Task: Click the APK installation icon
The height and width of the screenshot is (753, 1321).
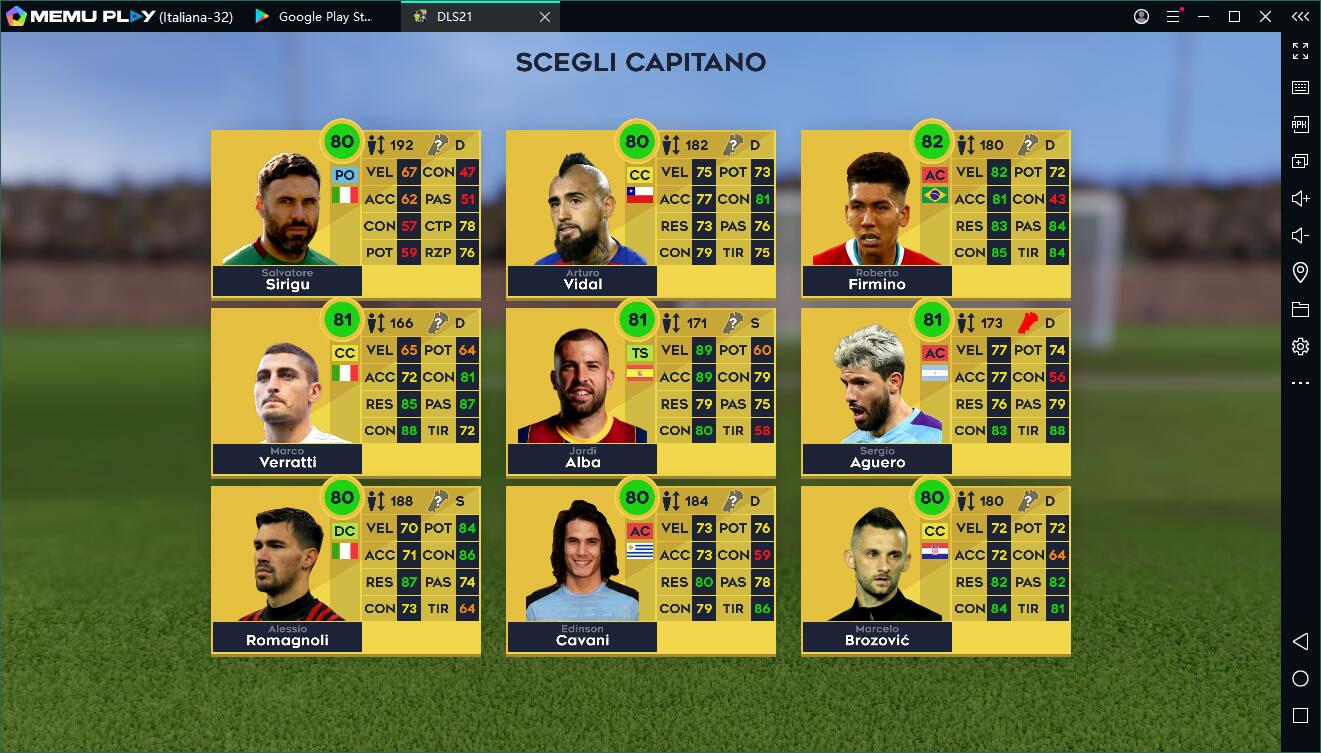Action: (x=1299, y=123)
